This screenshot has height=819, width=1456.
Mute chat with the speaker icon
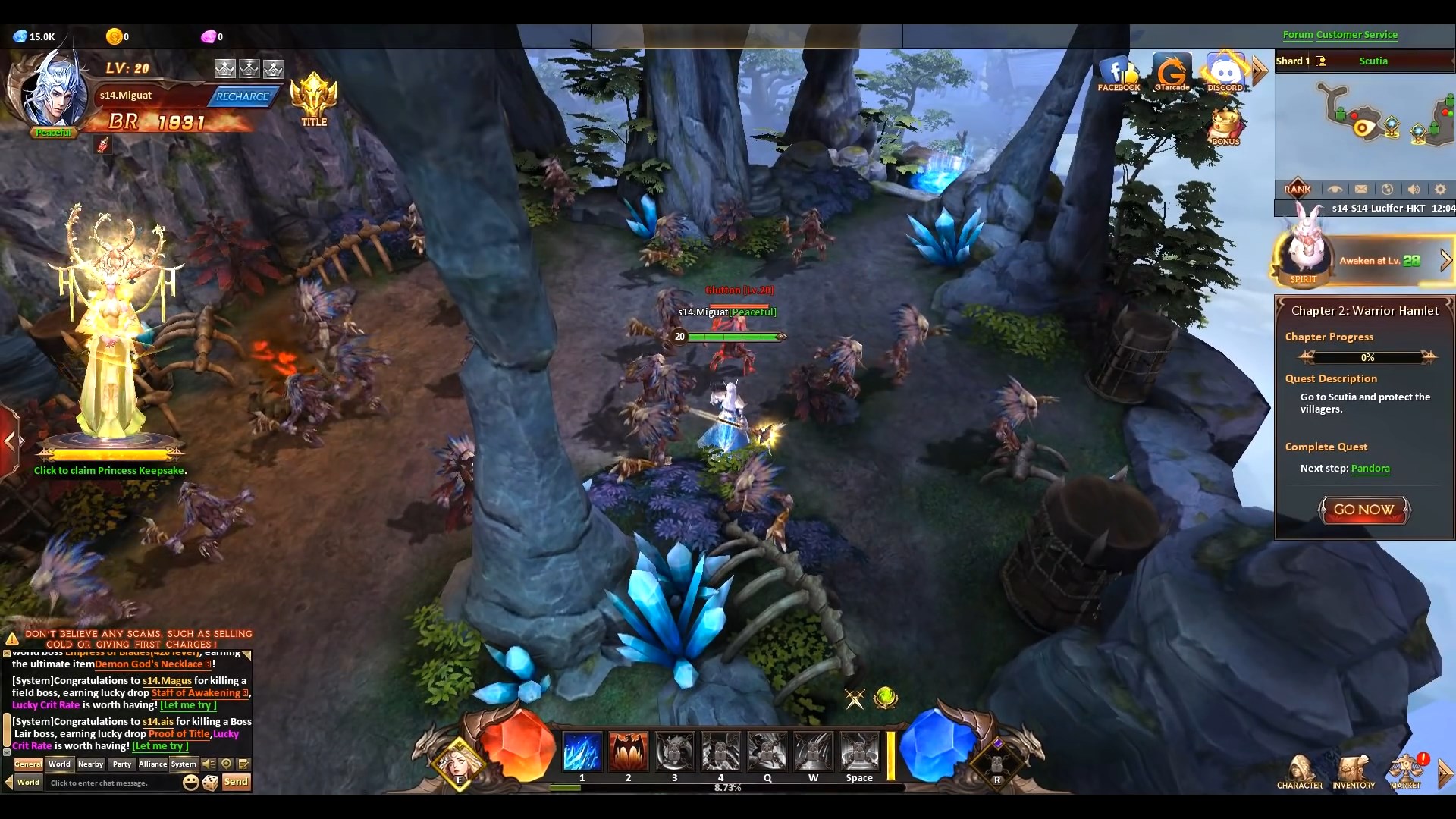[x=209, y=764]
